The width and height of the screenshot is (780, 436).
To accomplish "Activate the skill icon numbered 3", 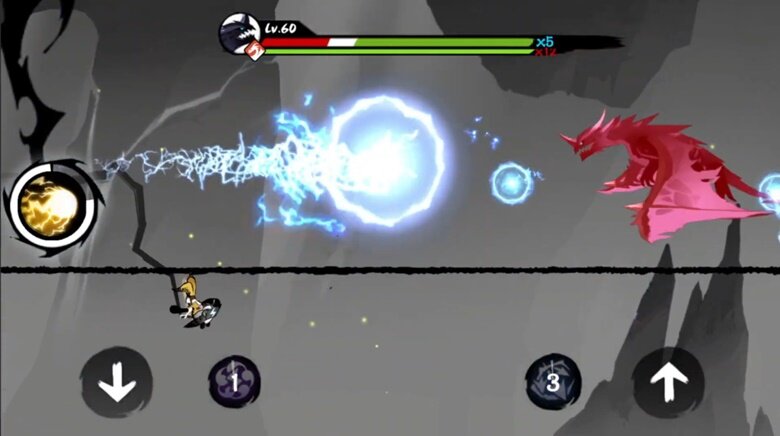I will (552, 381).
